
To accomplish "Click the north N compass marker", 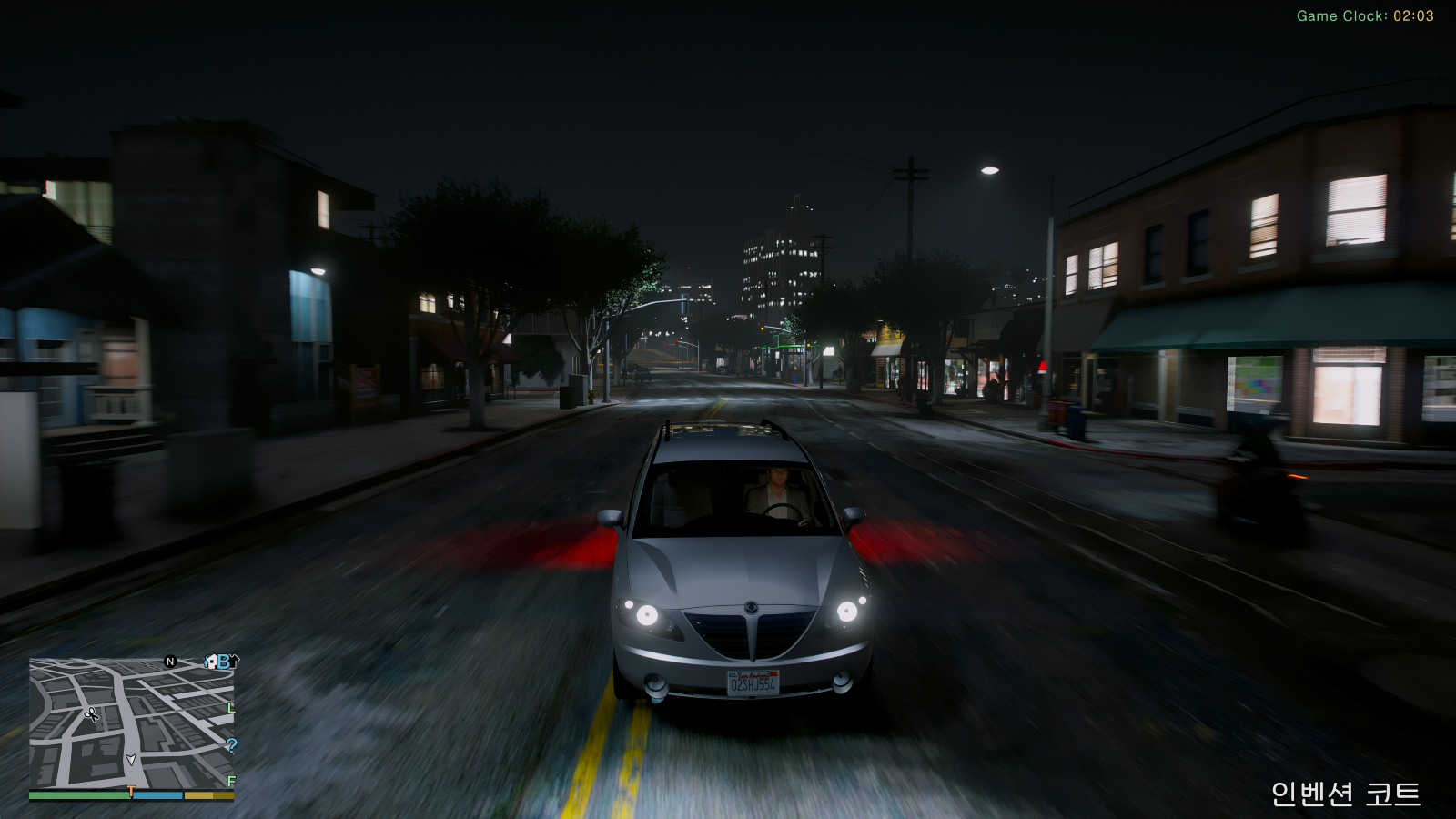I will [170, 662].
